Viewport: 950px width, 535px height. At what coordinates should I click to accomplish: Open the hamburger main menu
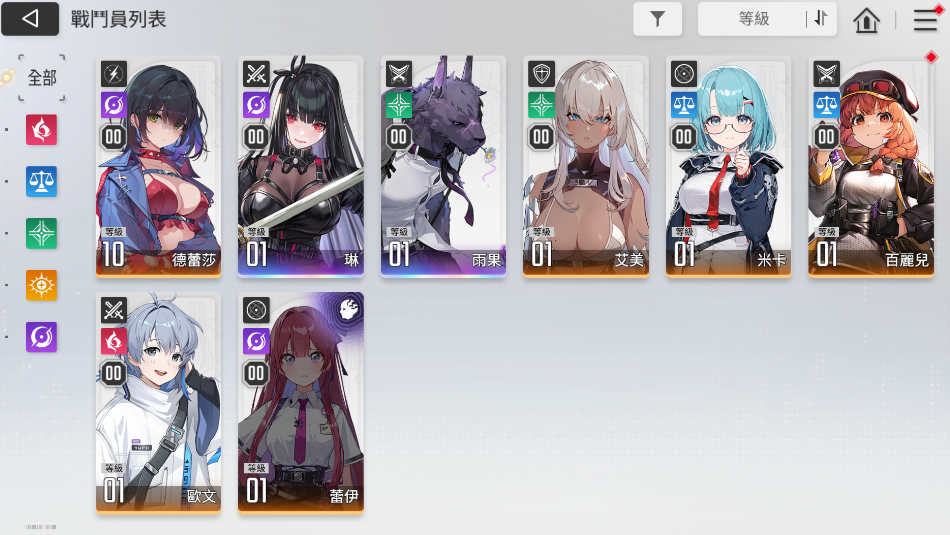925,19
